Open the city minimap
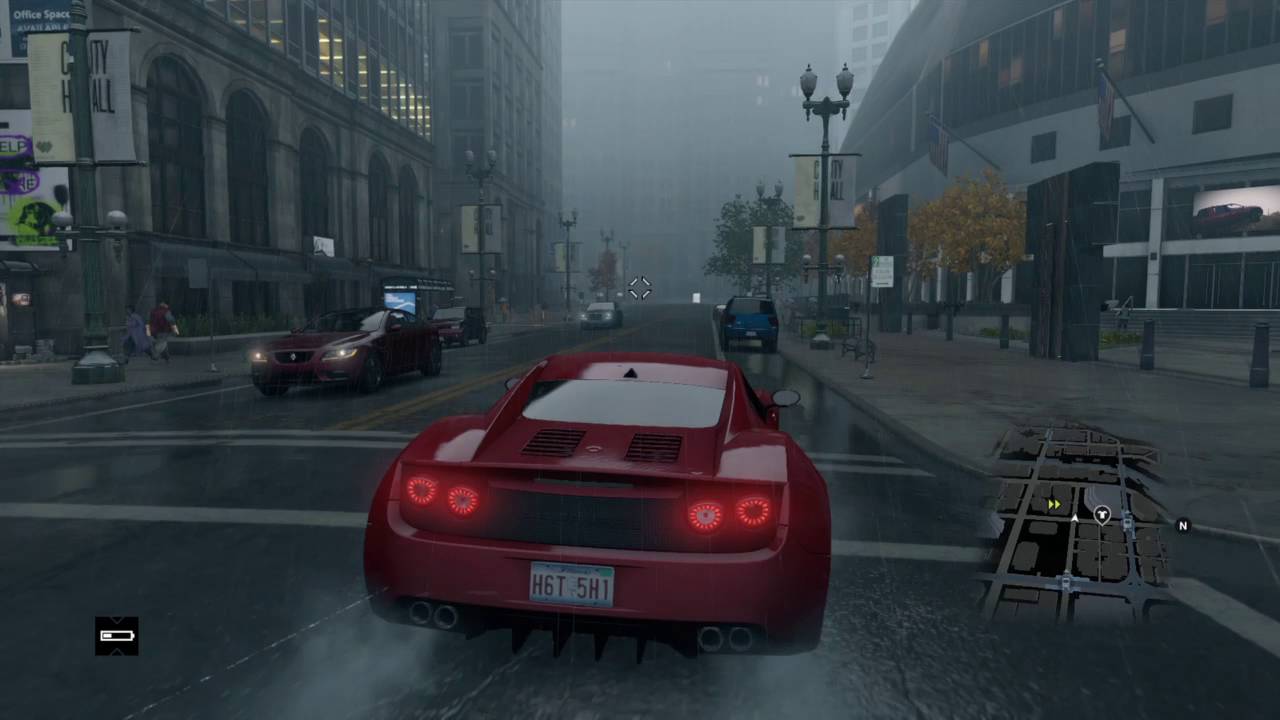Viewport: 1280px width, 720px height. (x=1076, y=520)
